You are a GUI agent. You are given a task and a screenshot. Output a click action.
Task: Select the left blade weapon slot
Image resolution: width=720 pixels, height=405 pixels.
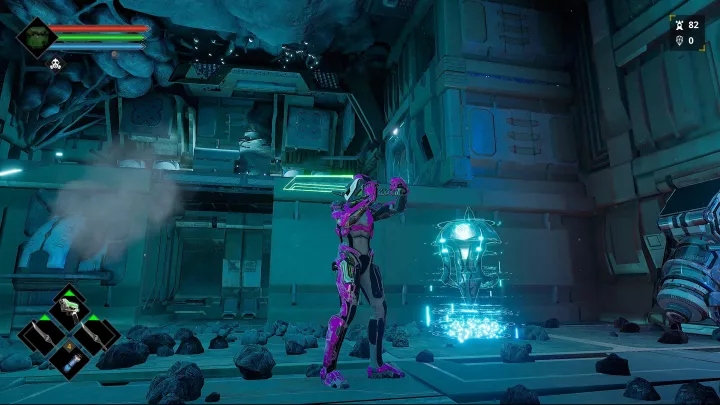click(x=41, y=335)
